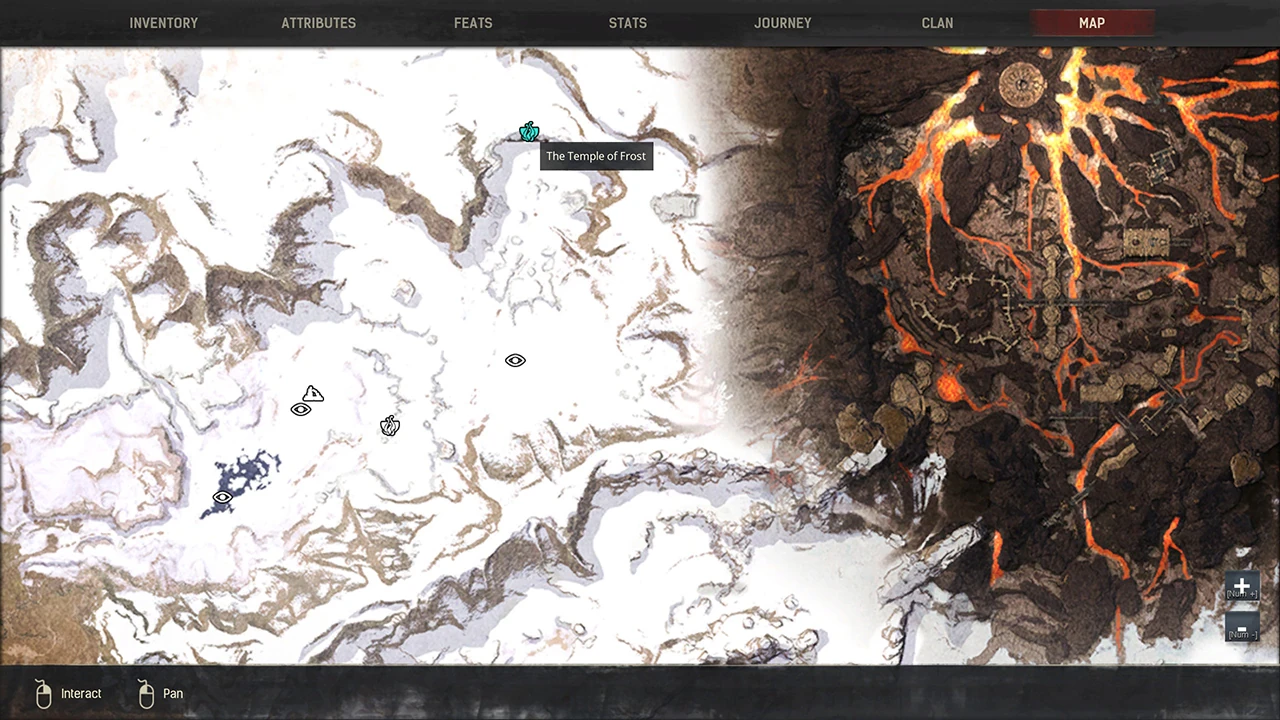Viewport: 1280px width, 720px height.
Task: Open the Clan tab
Action: pyautogui.click(x=937, y=22)
